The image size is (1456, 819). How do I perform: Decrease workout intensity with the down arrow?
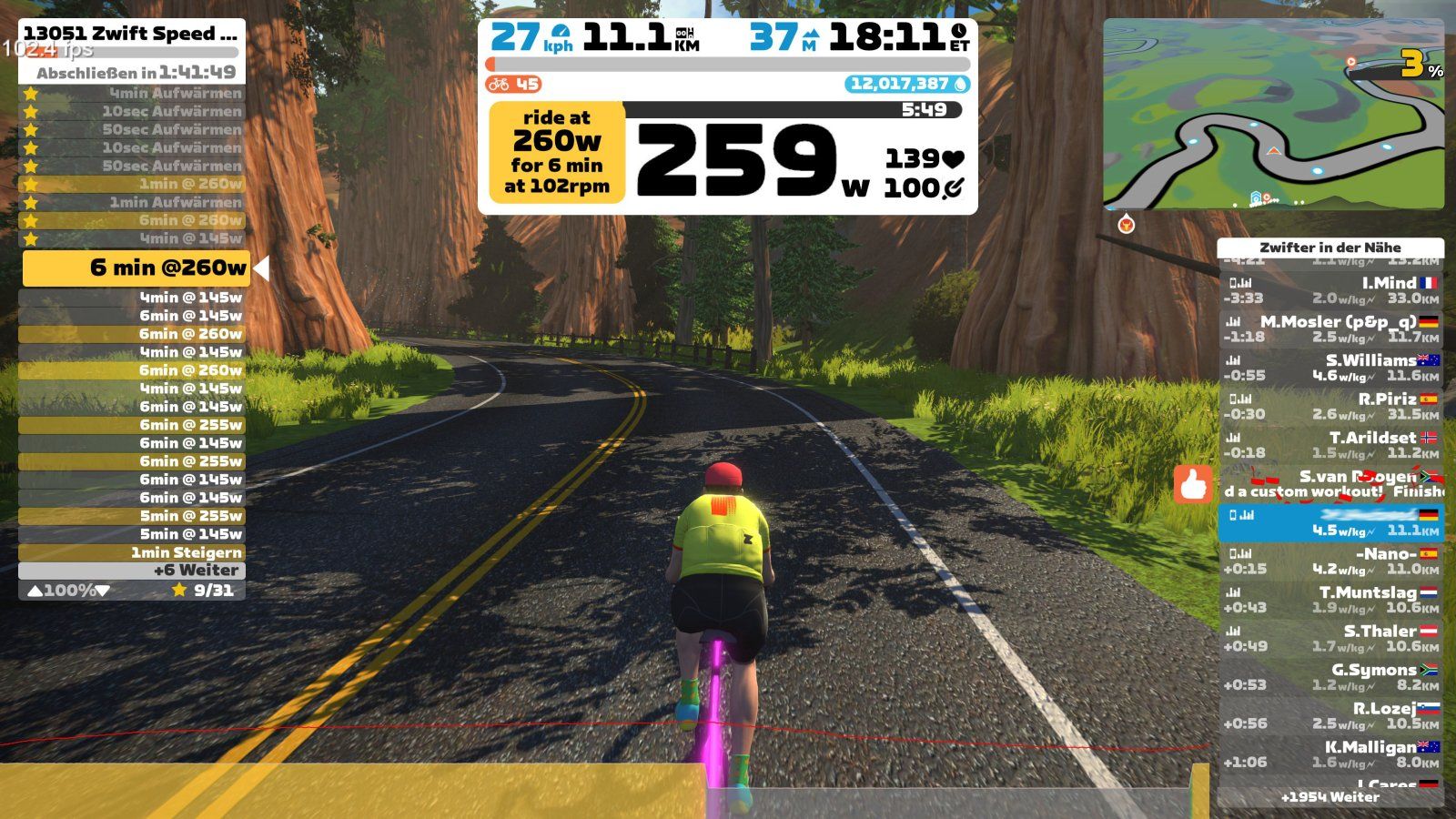(x=103, y=591)
